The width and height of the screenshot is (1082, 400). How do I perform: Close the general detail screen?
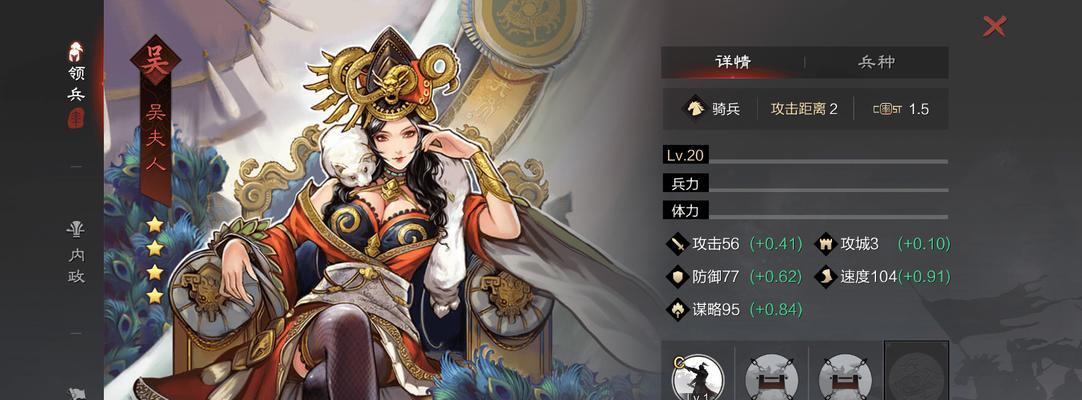point(994,26)
